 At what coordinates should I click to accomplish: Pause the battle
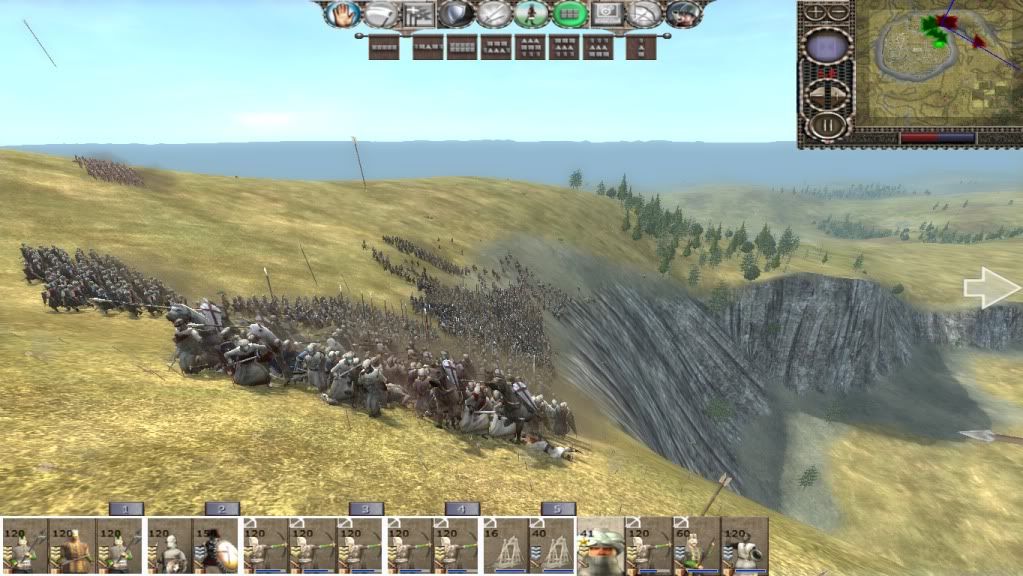[827, 127]
